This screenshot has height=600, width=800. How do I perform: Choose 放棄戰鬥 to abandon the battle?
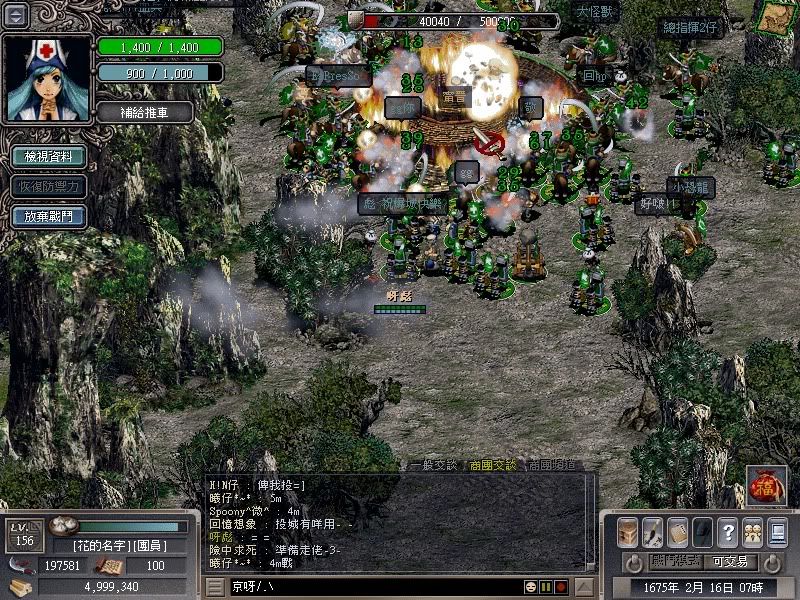[48, 216]
